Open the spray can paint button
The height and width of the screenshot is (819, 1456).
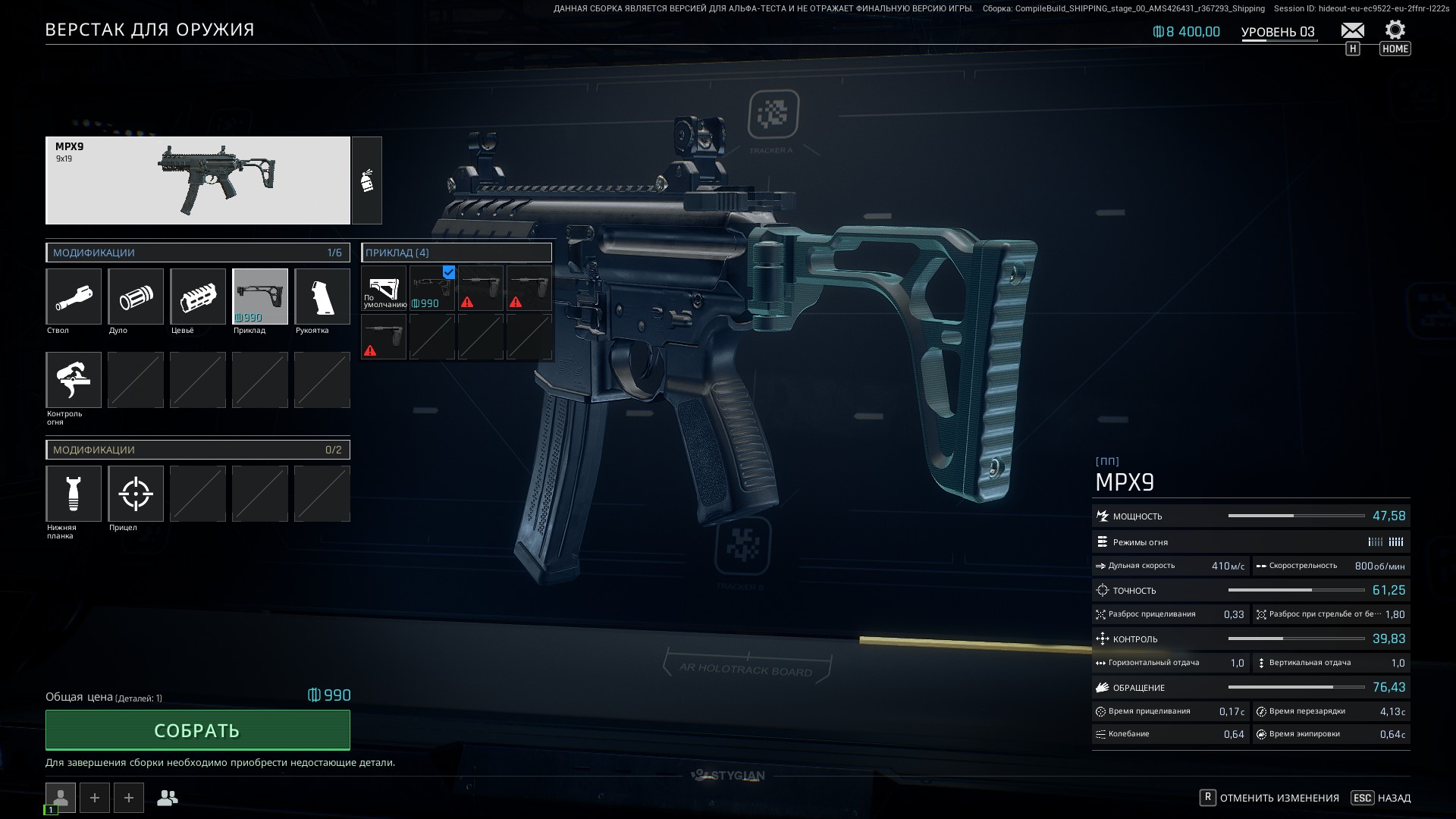[367, 180]
